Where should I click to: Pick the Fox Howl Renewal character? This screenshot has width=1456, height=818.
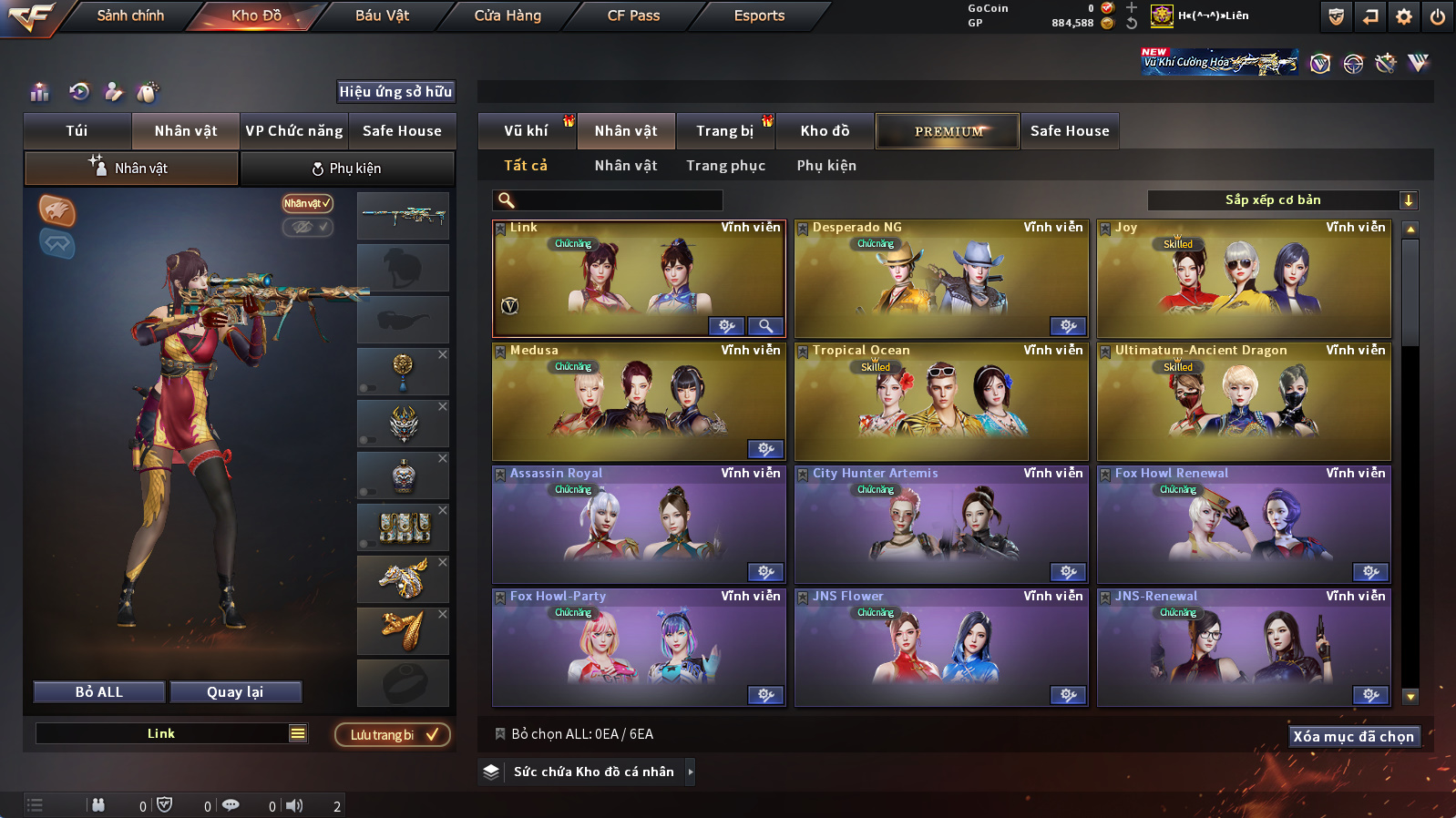(1244, 525)
